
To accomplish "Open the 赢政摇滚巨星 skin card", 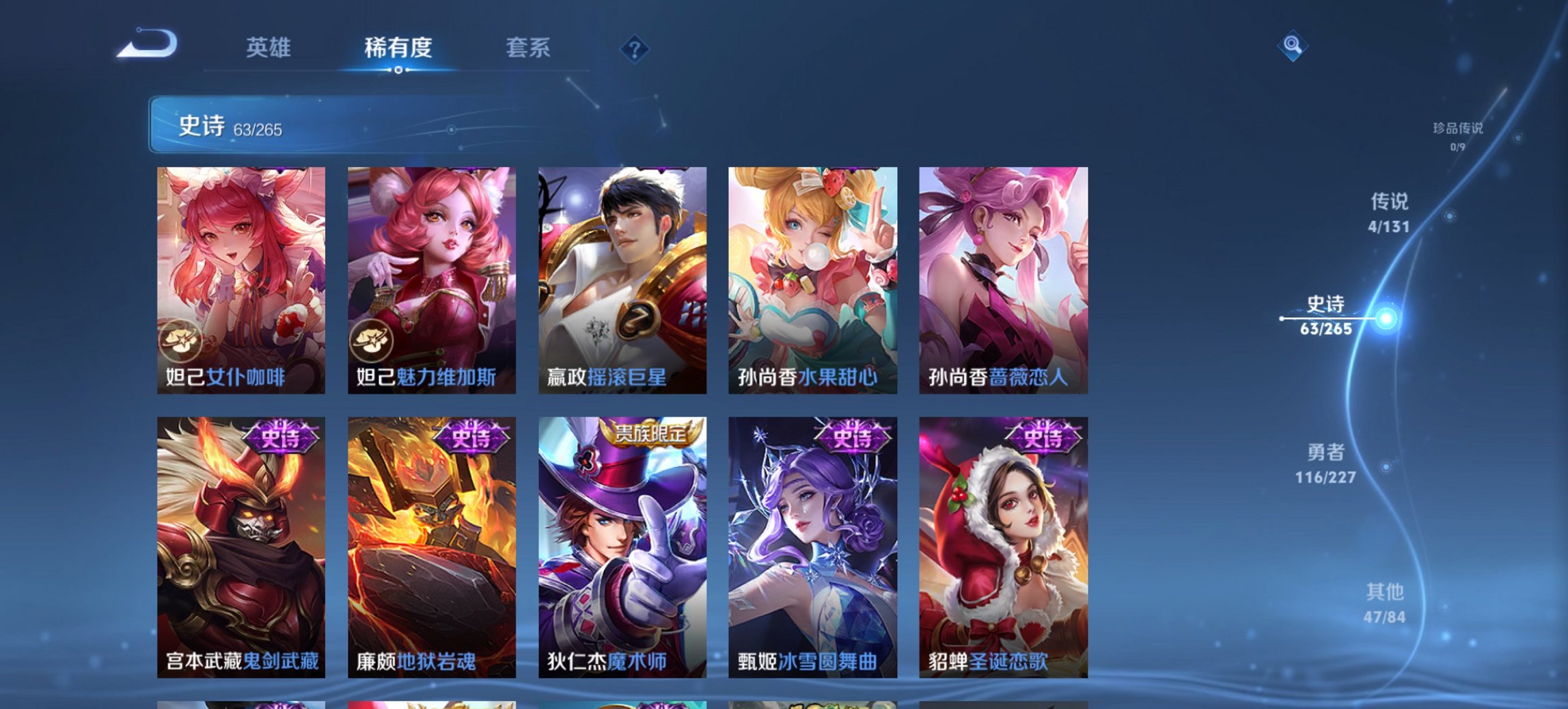I will (x=623, y=280).
